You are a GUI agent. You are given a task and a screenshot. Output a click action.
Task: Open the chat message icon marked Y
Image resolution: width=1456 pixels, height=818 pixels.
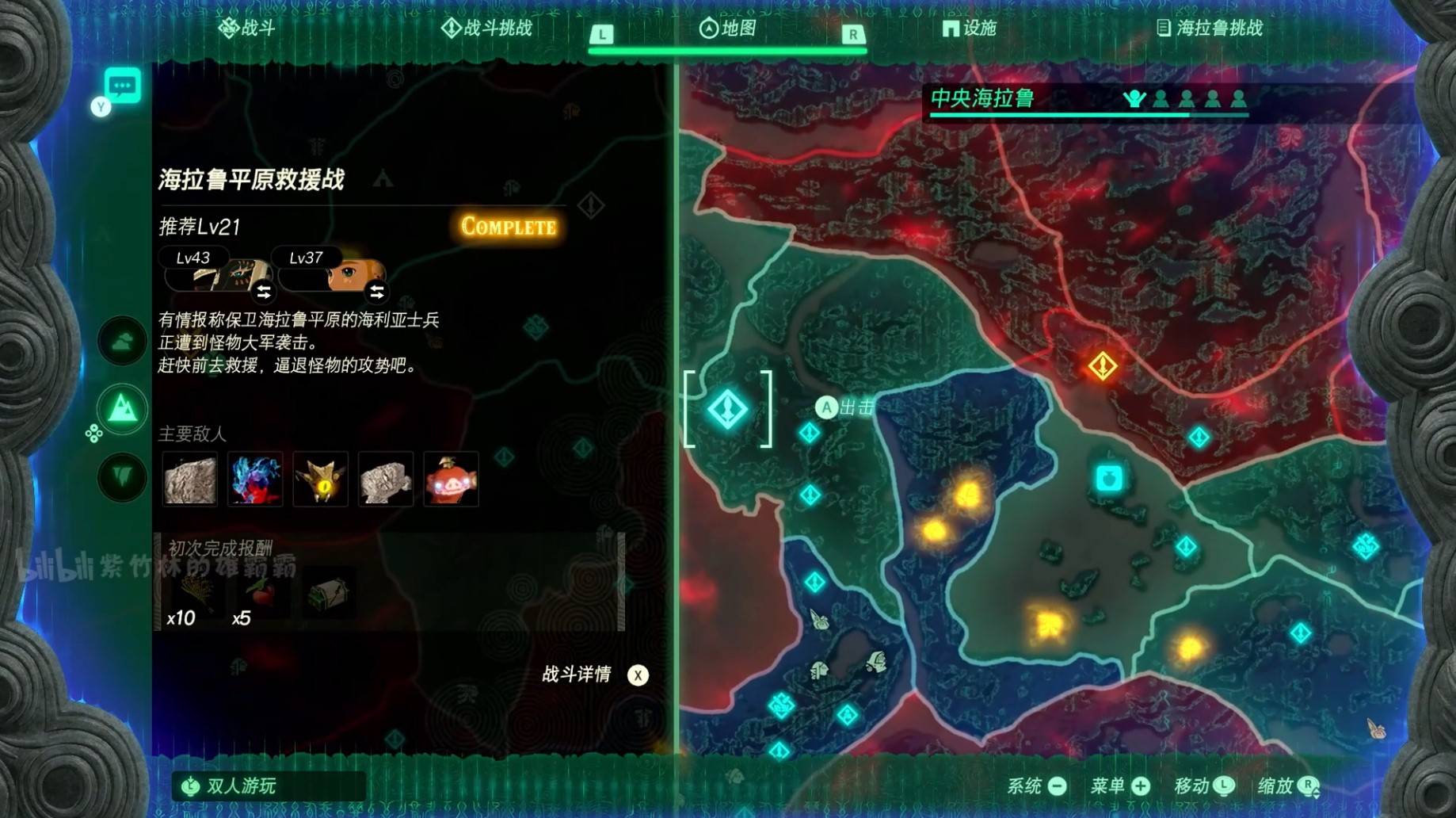[x=121, y=89]
